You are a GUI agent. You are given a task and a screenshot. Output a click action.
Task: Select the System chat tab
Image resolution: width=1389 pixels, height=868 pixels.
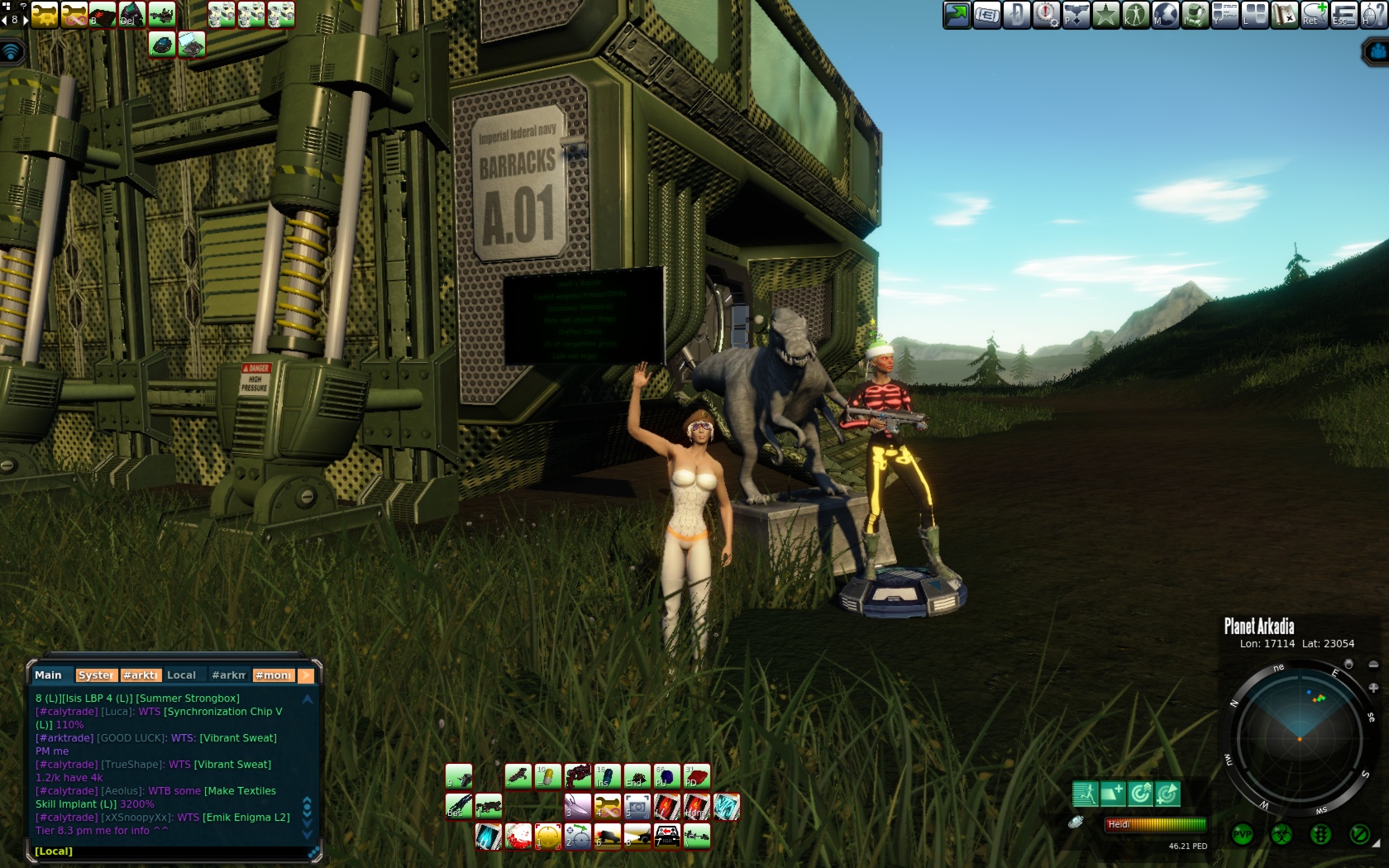click(96, 675)
